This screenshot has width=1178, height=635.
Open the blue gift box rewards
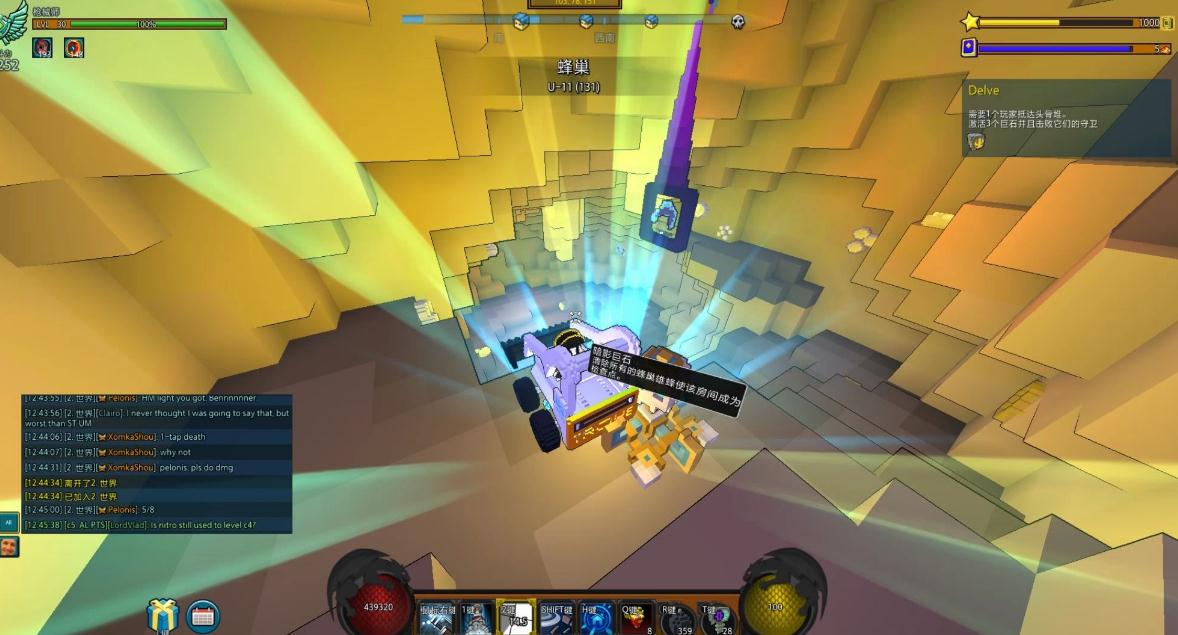pyautogui.click(x=161, y=615)
